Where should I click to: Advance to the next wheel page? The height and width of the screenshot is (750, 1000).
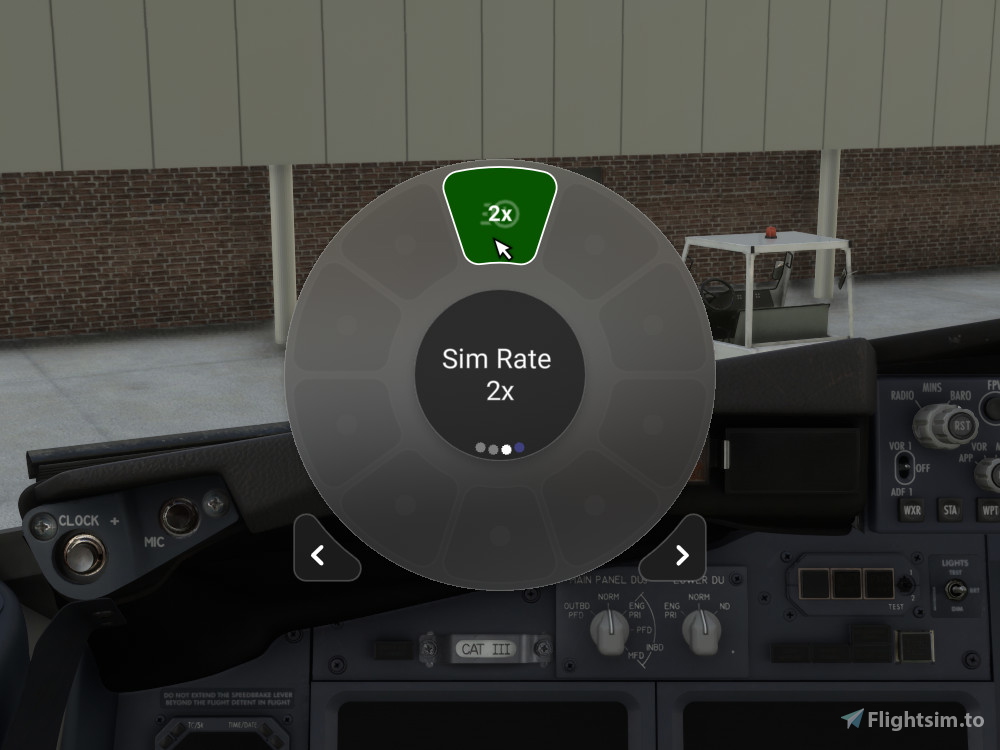coord(681,555)
